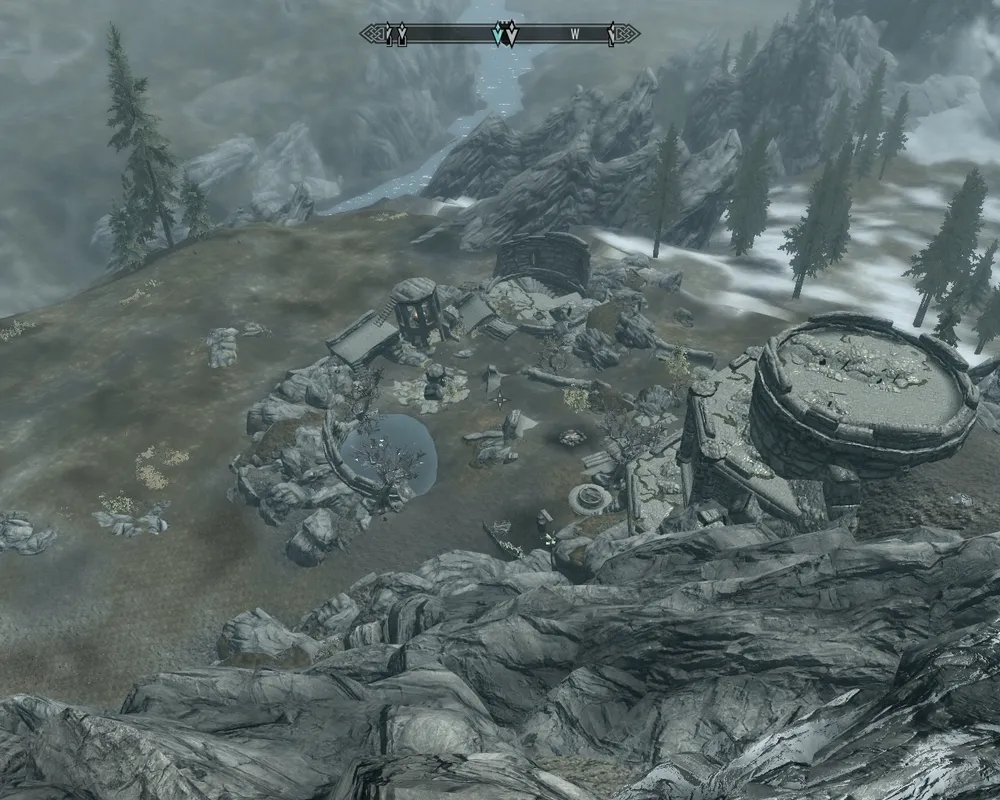Image resolution: width=1000 pixels, height=800 pixels.
Task: Select the W west heading on the compass
Action: [575, 34]
